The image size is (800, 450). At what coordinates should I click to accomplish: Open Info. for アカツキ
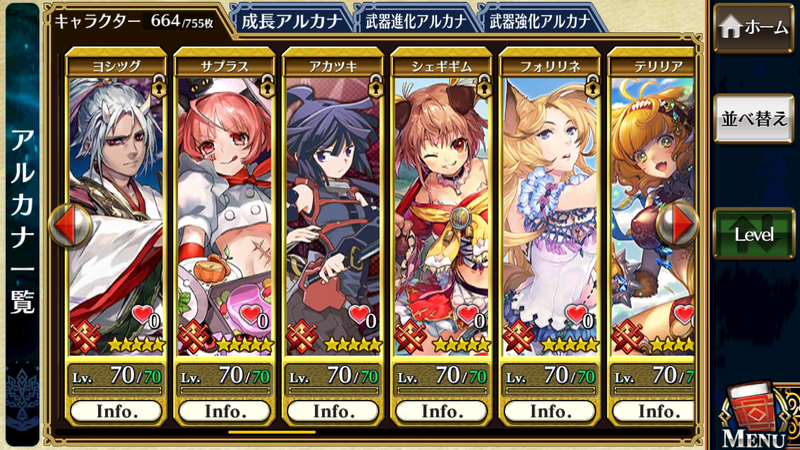(334, 411)
